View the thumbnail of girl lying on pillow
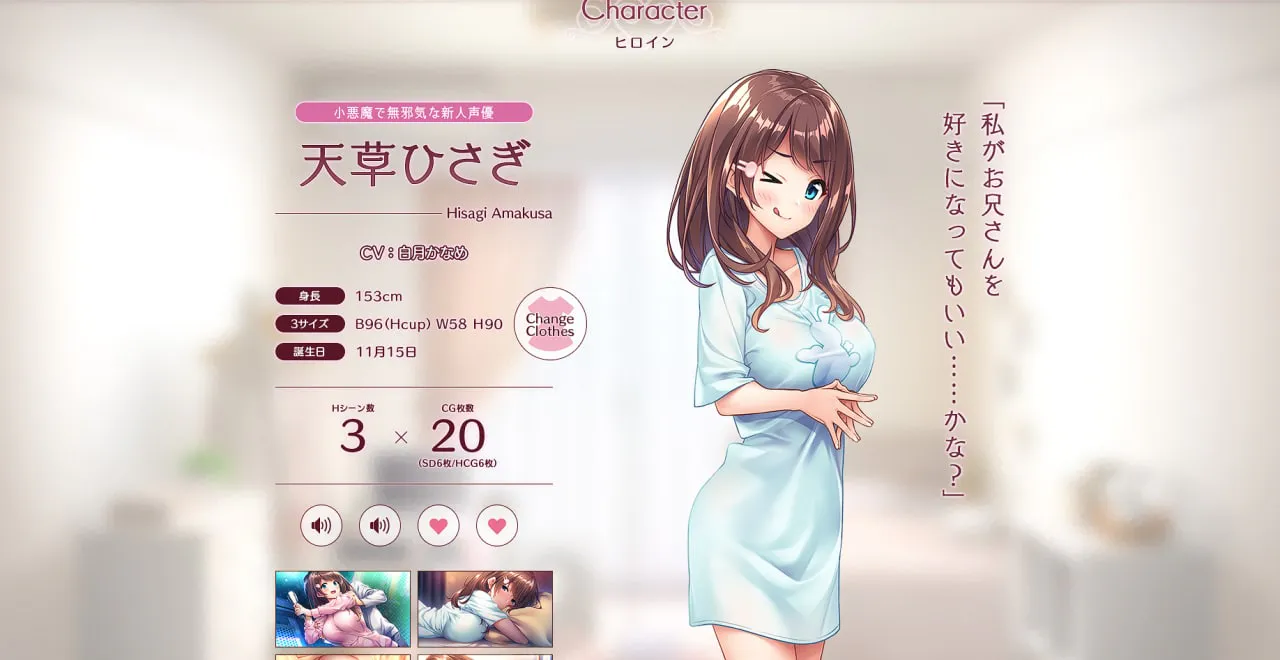 point(485,608)
